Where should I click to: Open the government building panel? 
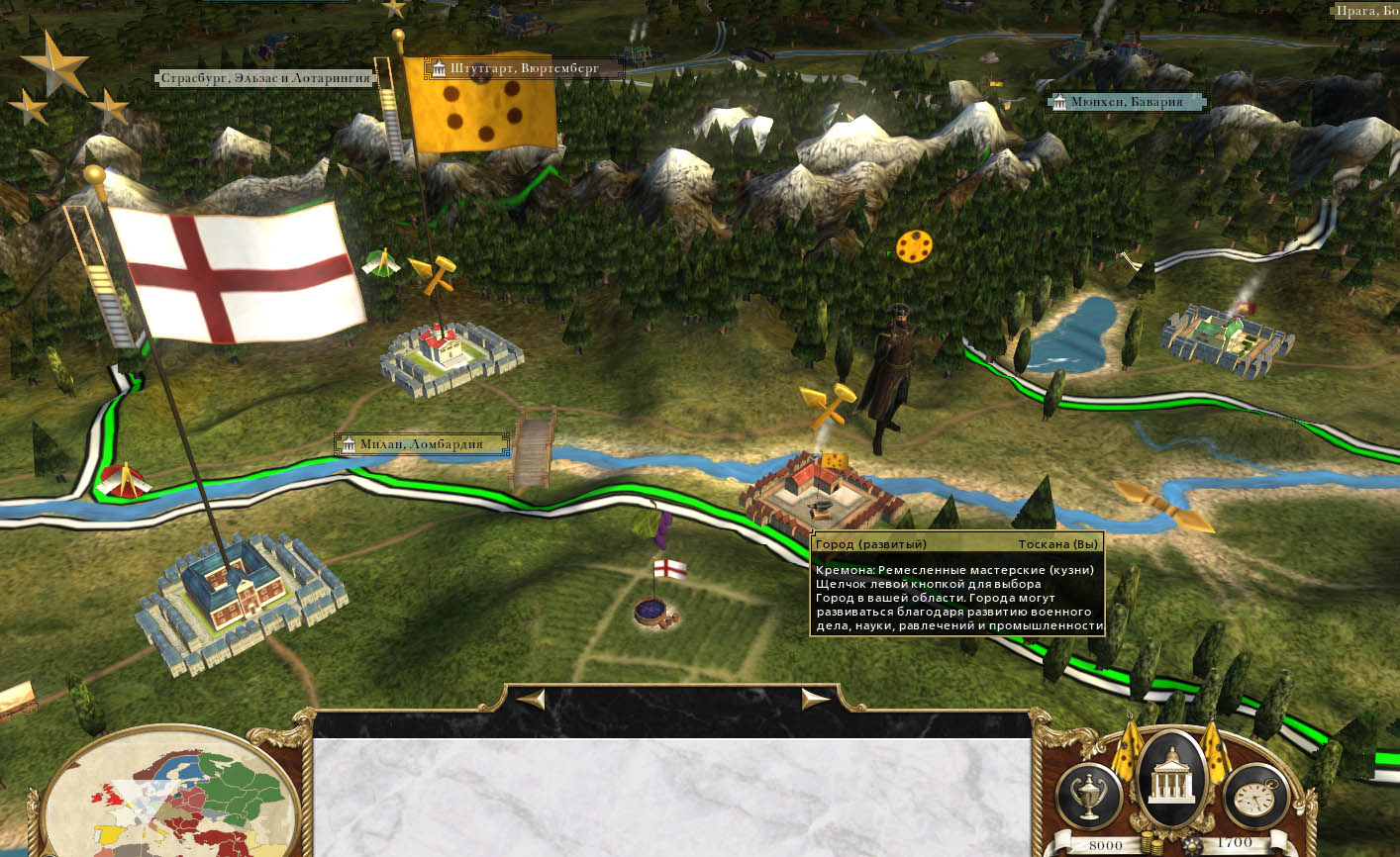point(1172,780)
